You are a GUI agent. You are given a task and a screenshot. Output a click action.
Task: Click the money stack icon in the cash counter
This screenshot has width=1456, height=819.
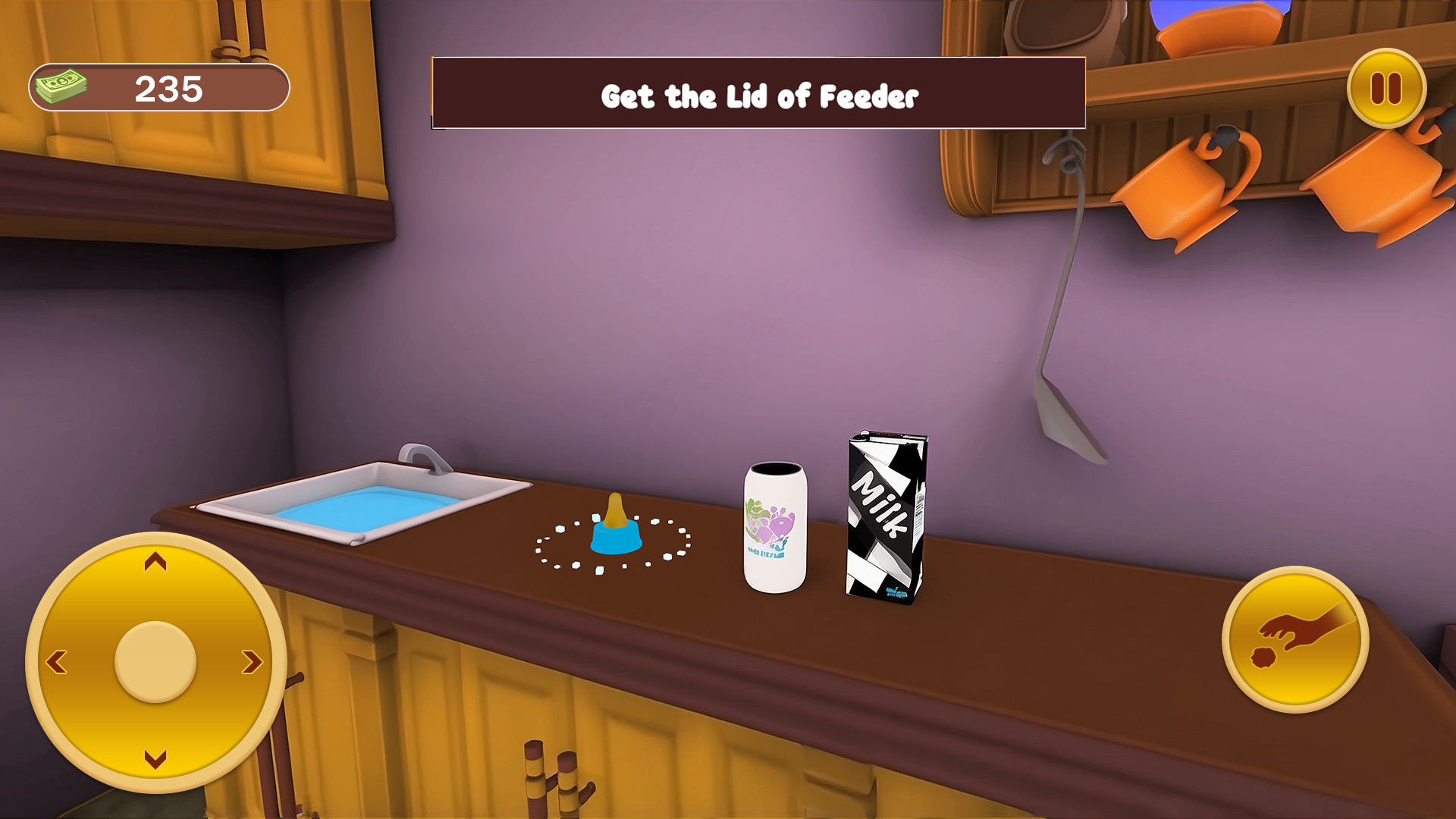click(62, 86)
